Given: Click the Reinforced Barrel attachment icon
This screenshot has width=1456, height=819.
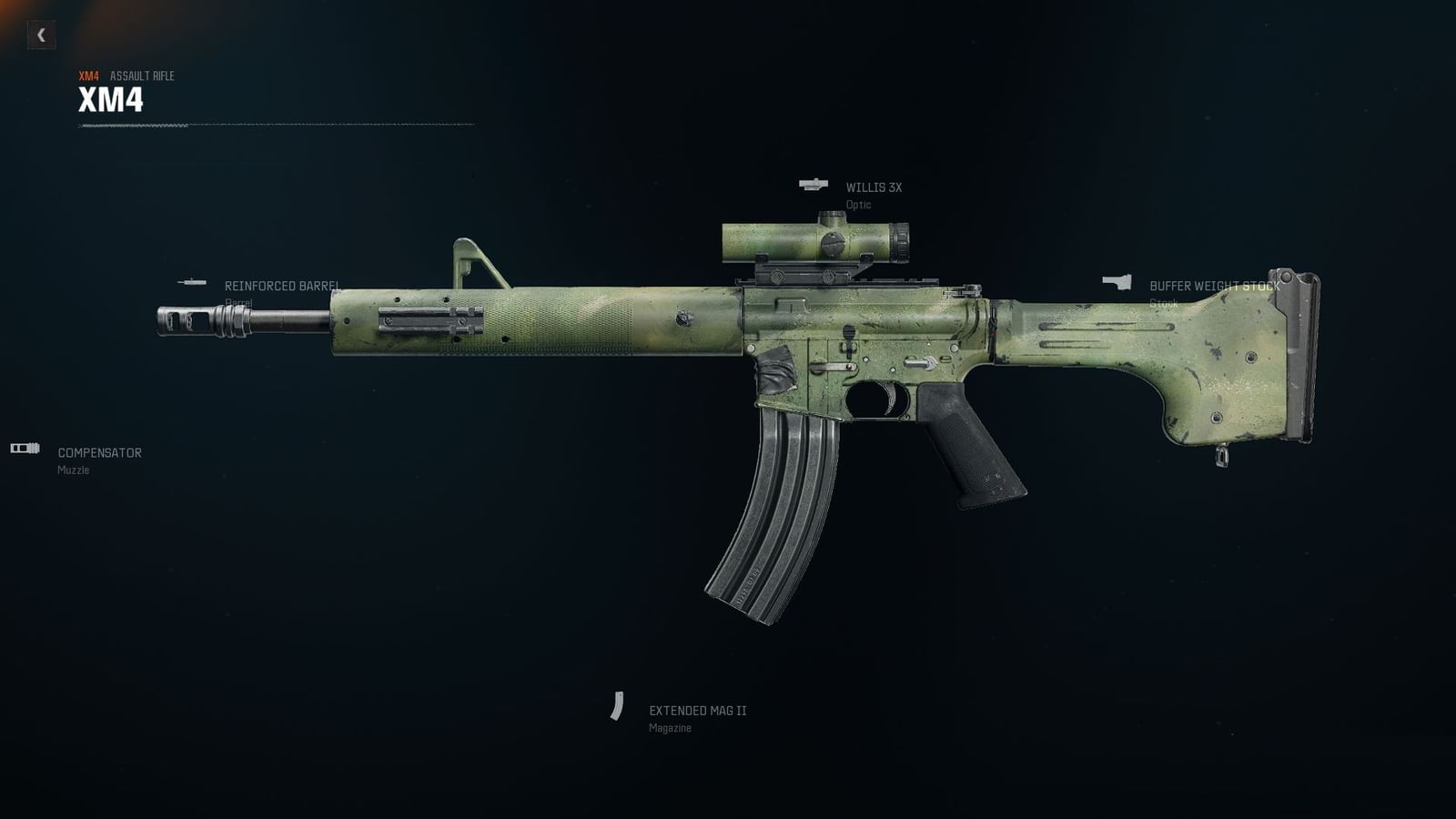Looking at the screenshot, I should [194, 281].
